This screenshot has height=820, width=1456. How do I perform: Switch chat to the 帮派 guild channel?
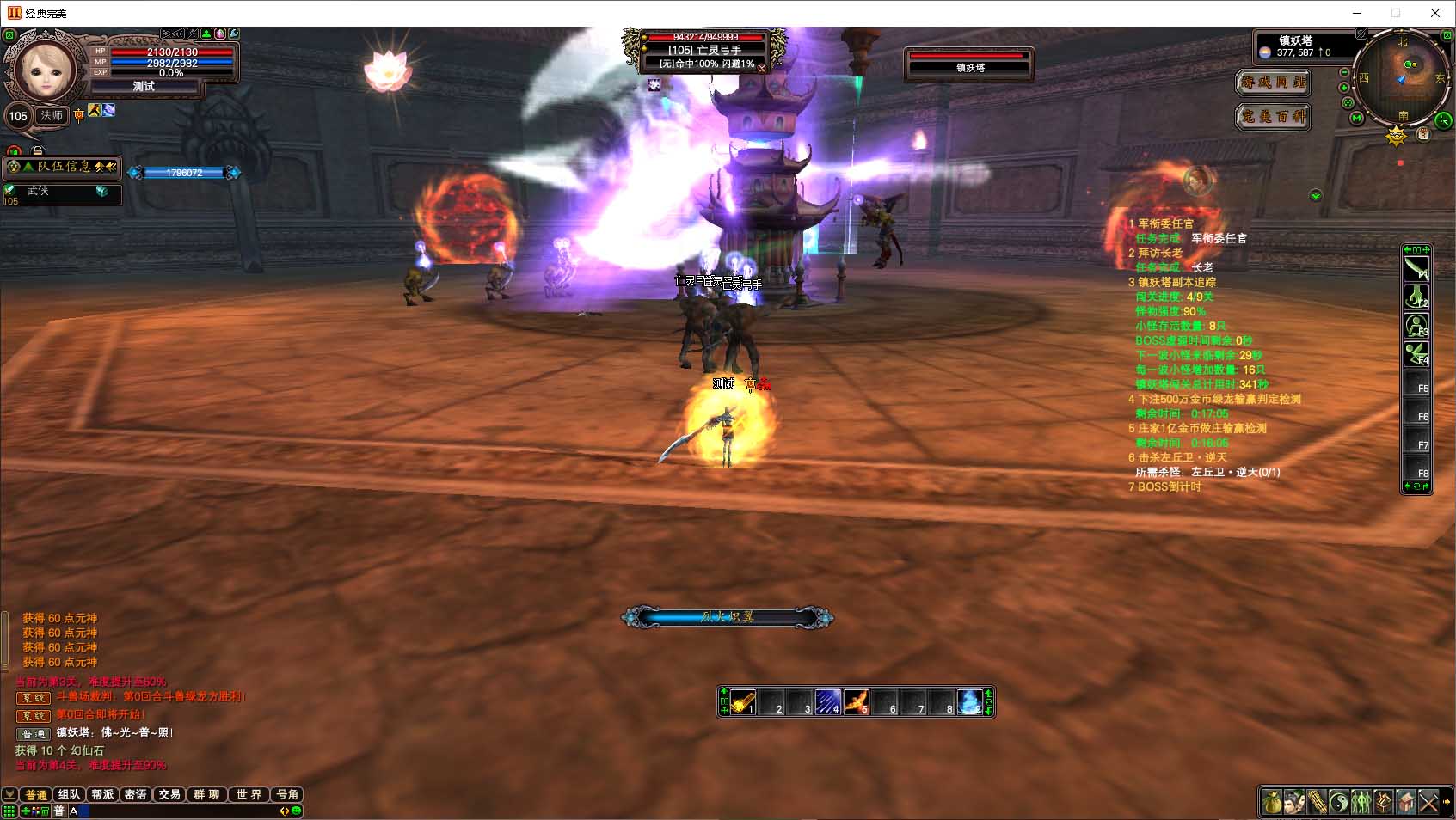pyautogui.click(x=102, y=794)
